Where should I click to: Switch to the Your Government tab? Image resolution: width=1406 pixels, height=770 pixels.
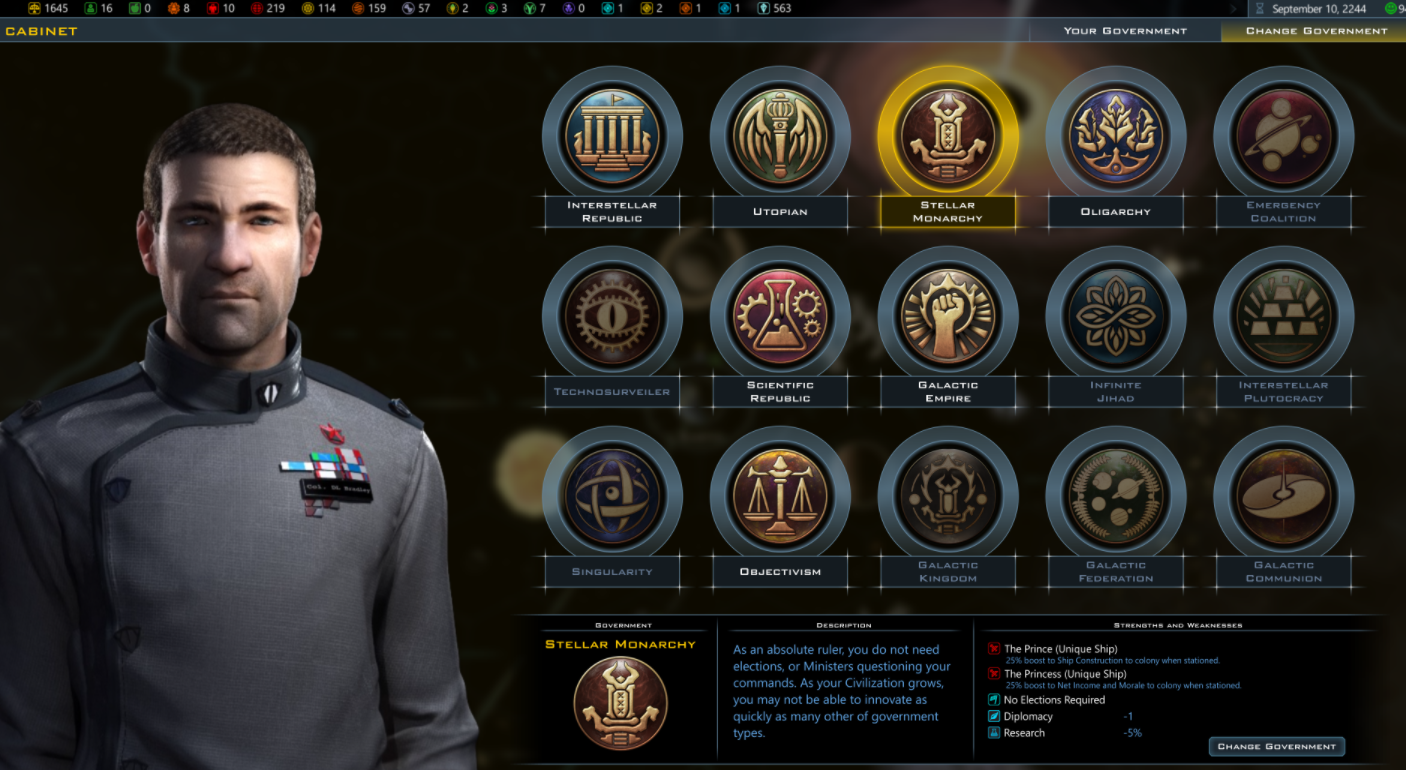[1125, 31]
